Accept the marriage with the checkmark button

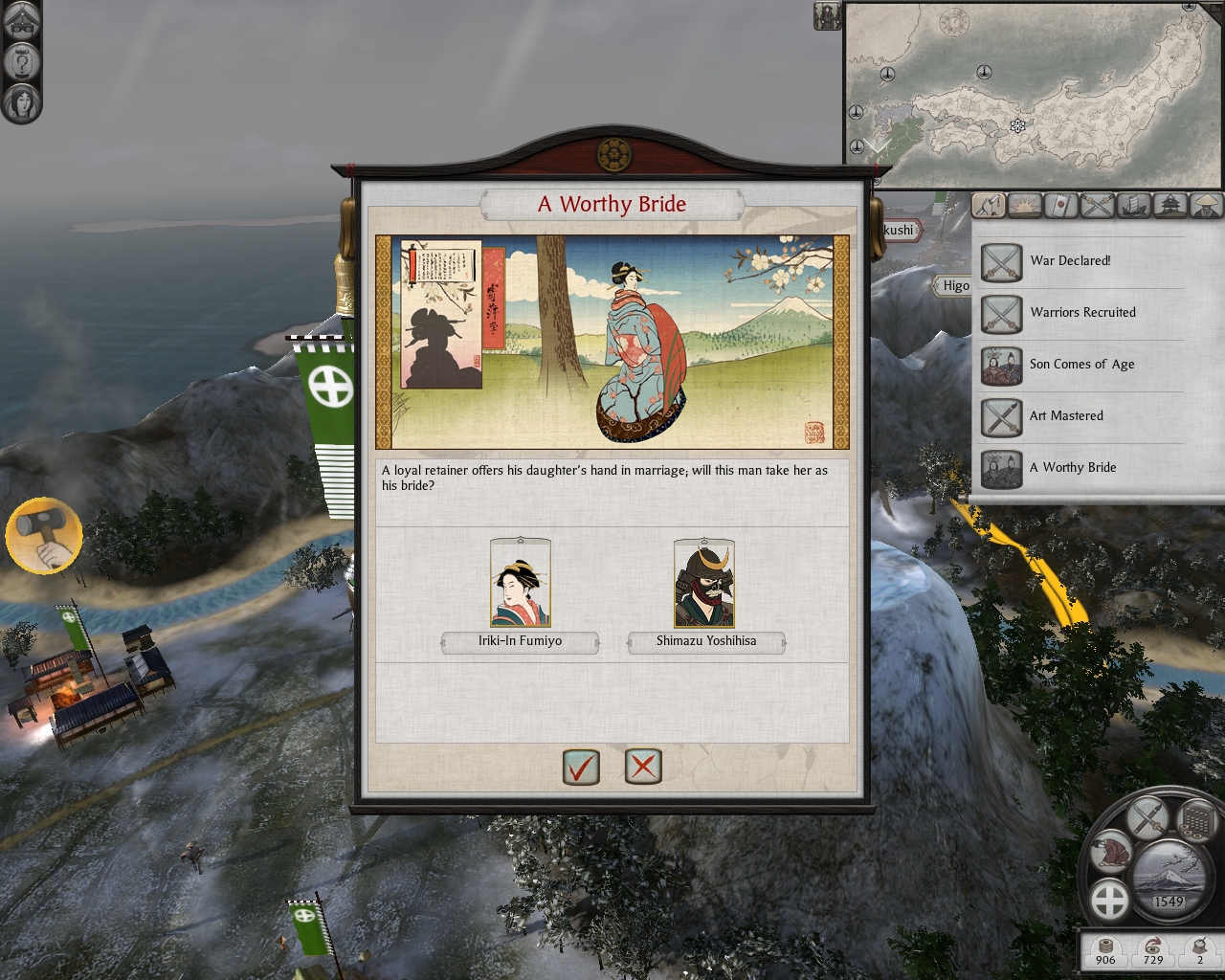coord(581,767)
